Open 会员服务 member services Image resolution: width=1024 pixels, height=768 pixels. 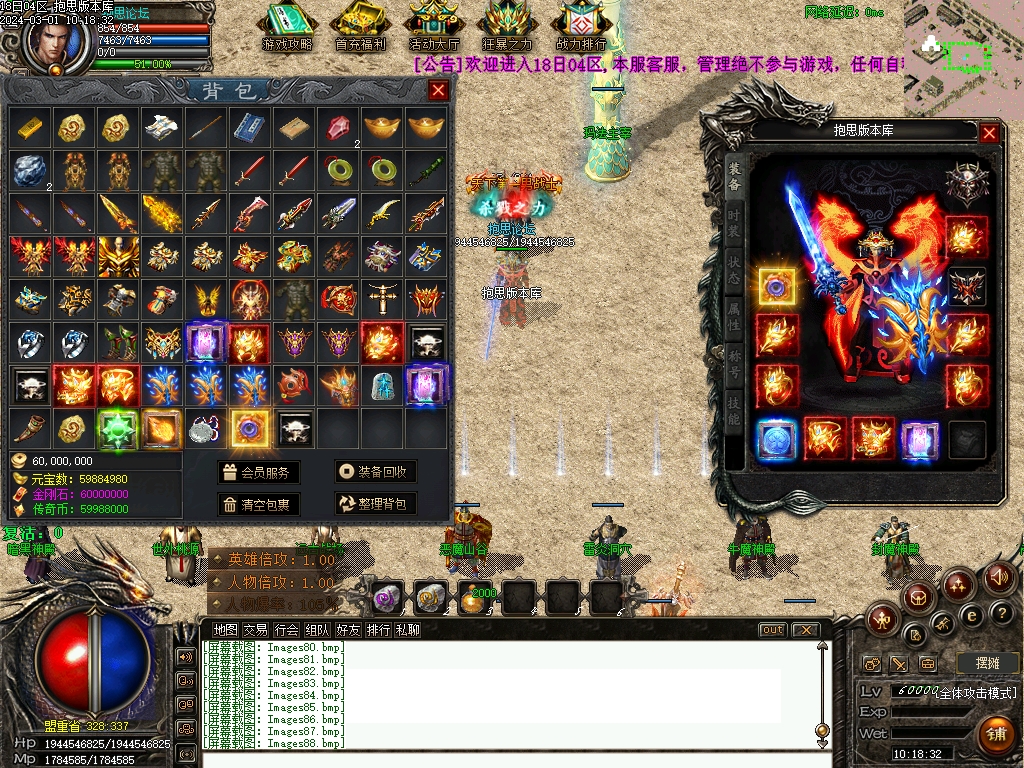258,472
